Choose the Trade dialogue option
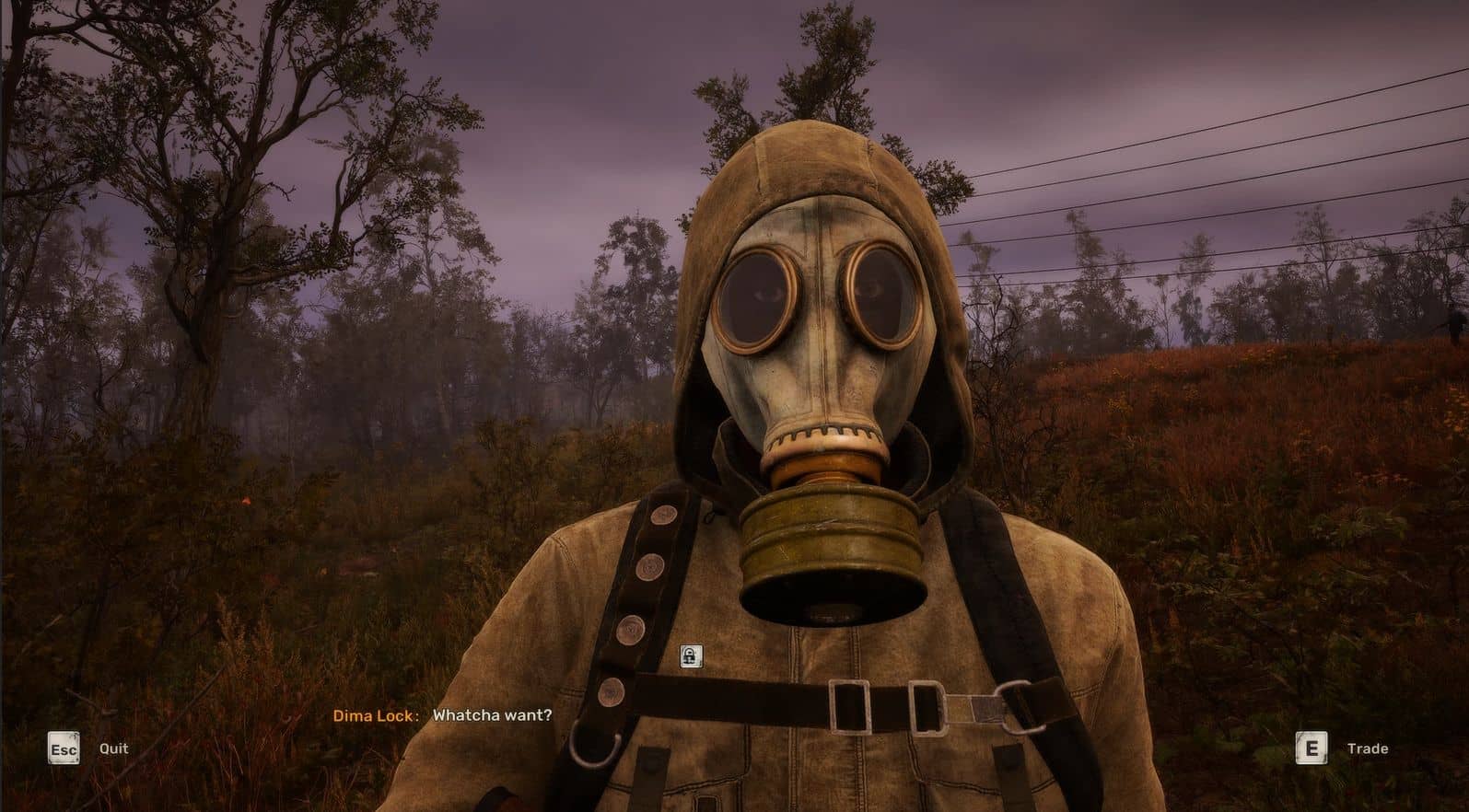The width and height of the screenshot is (1469, 812). click(x=1366, y=748)
